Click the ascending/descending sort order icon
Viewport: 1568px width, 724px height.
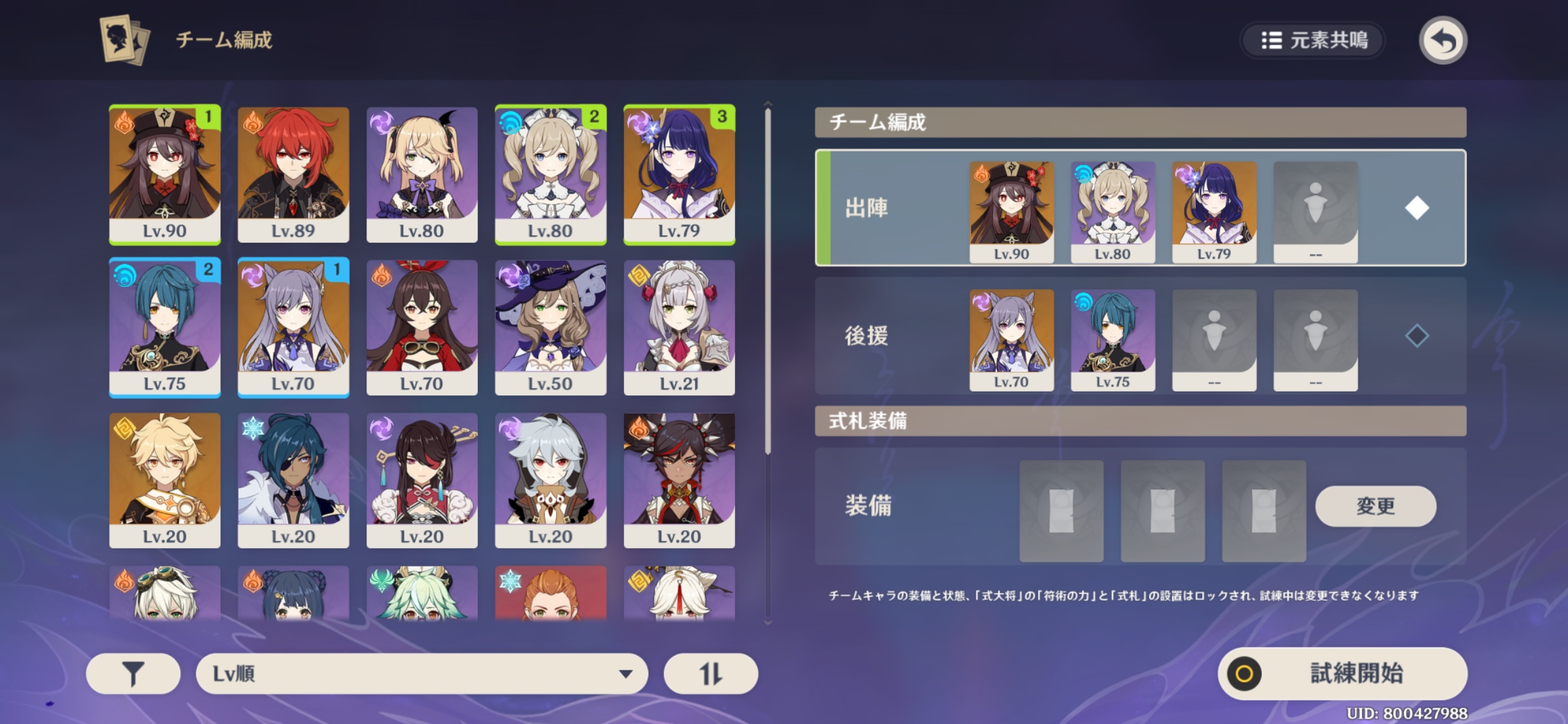point(710,673)
